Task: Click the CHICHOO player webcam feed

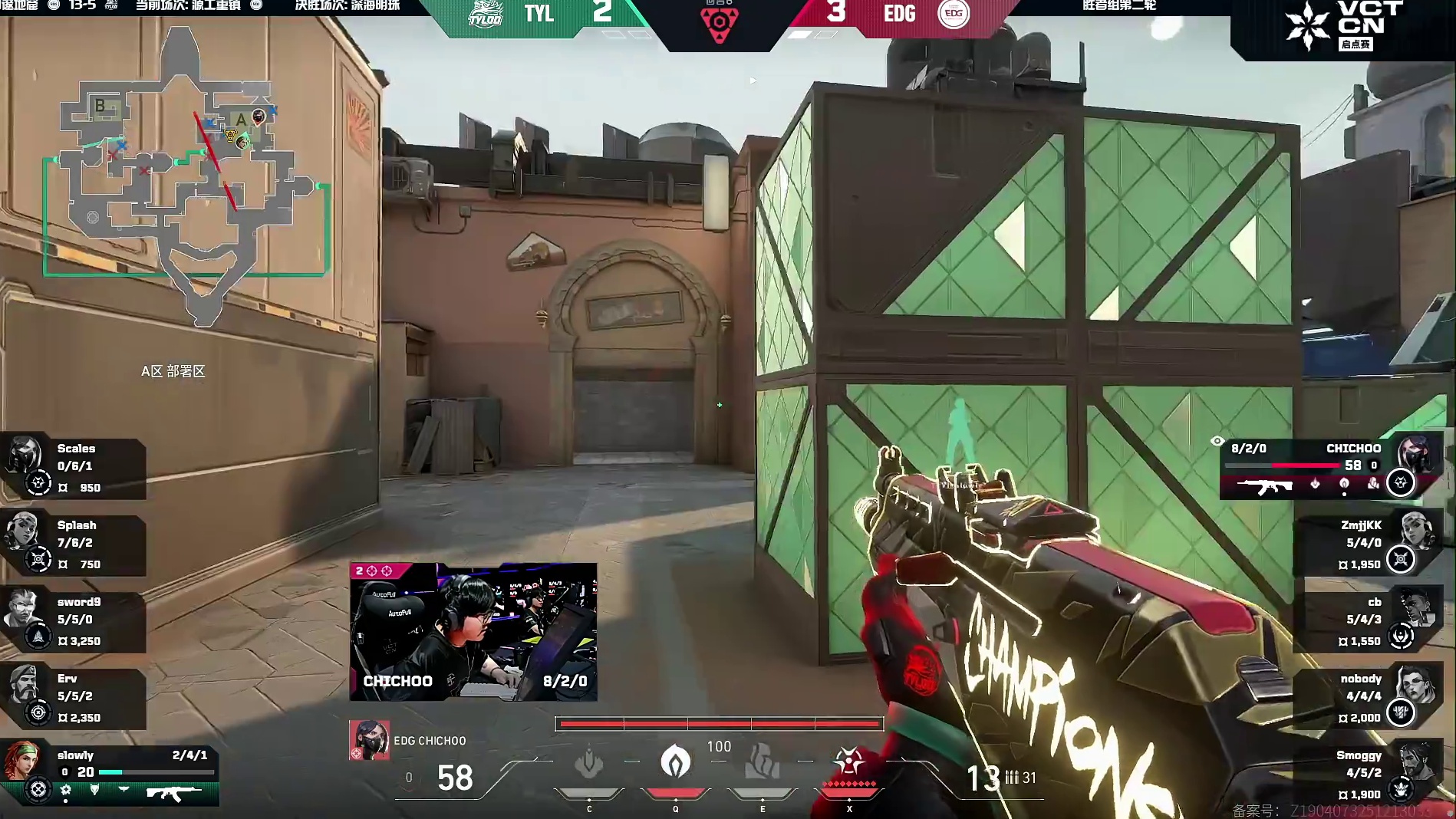Action: point(473,631)
